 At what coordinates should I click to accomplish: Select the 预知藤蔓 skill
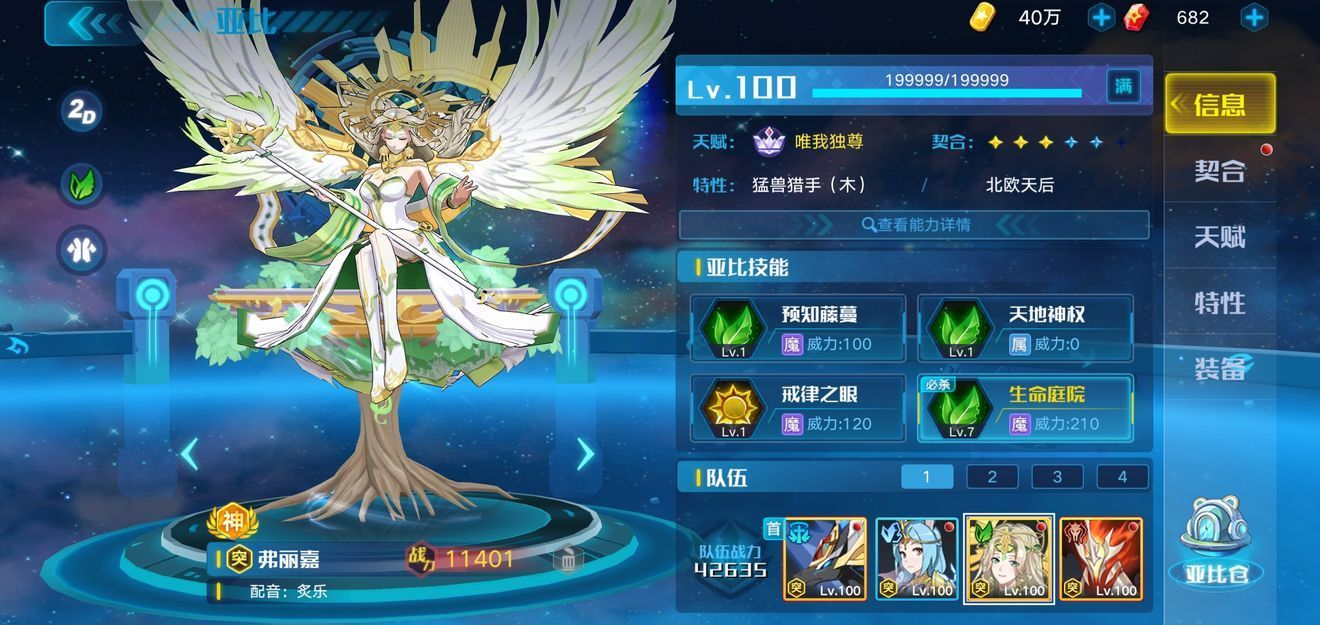(x=798, y=328)
